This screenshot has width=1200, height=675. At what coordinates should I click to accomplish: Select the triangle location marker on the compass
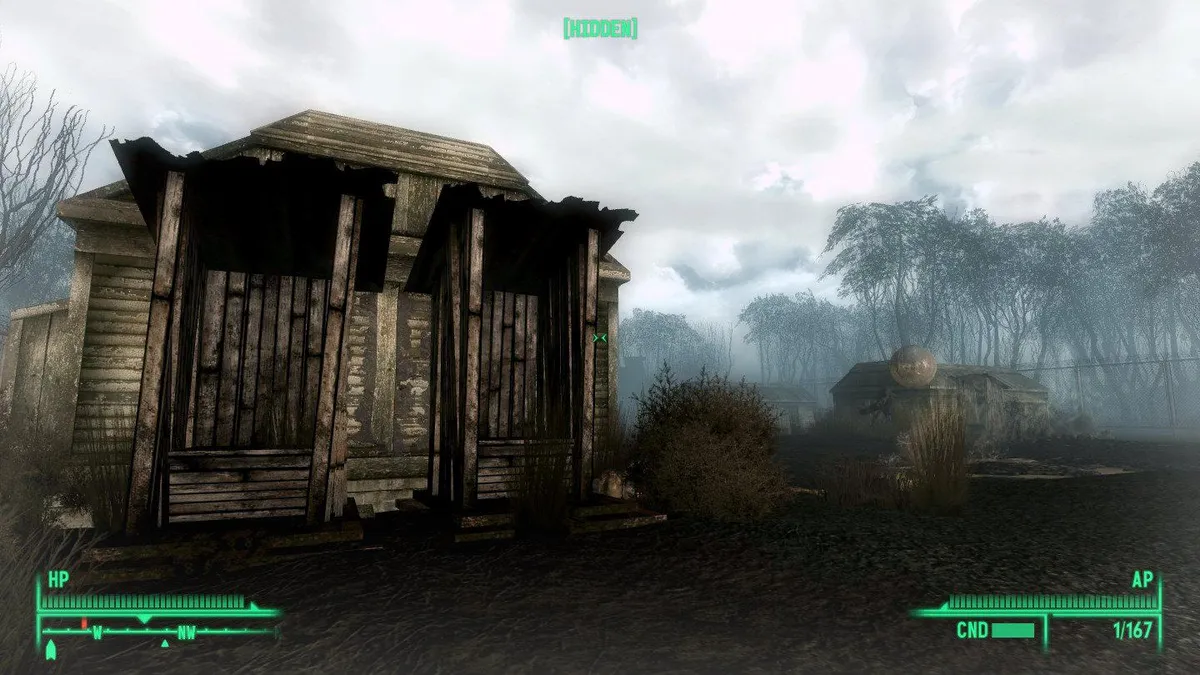tap(165, 643)
